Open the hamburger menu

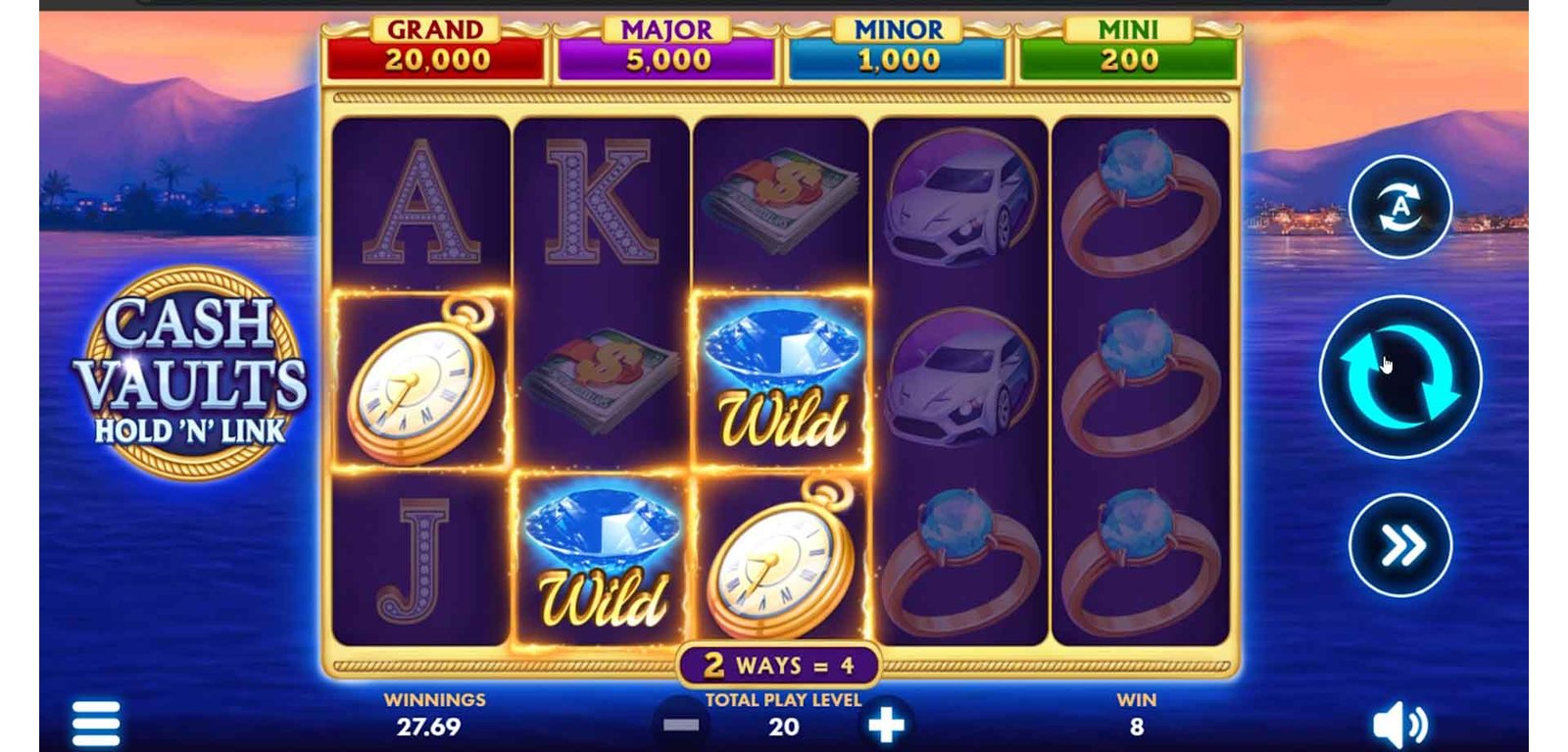pos(96,725)
